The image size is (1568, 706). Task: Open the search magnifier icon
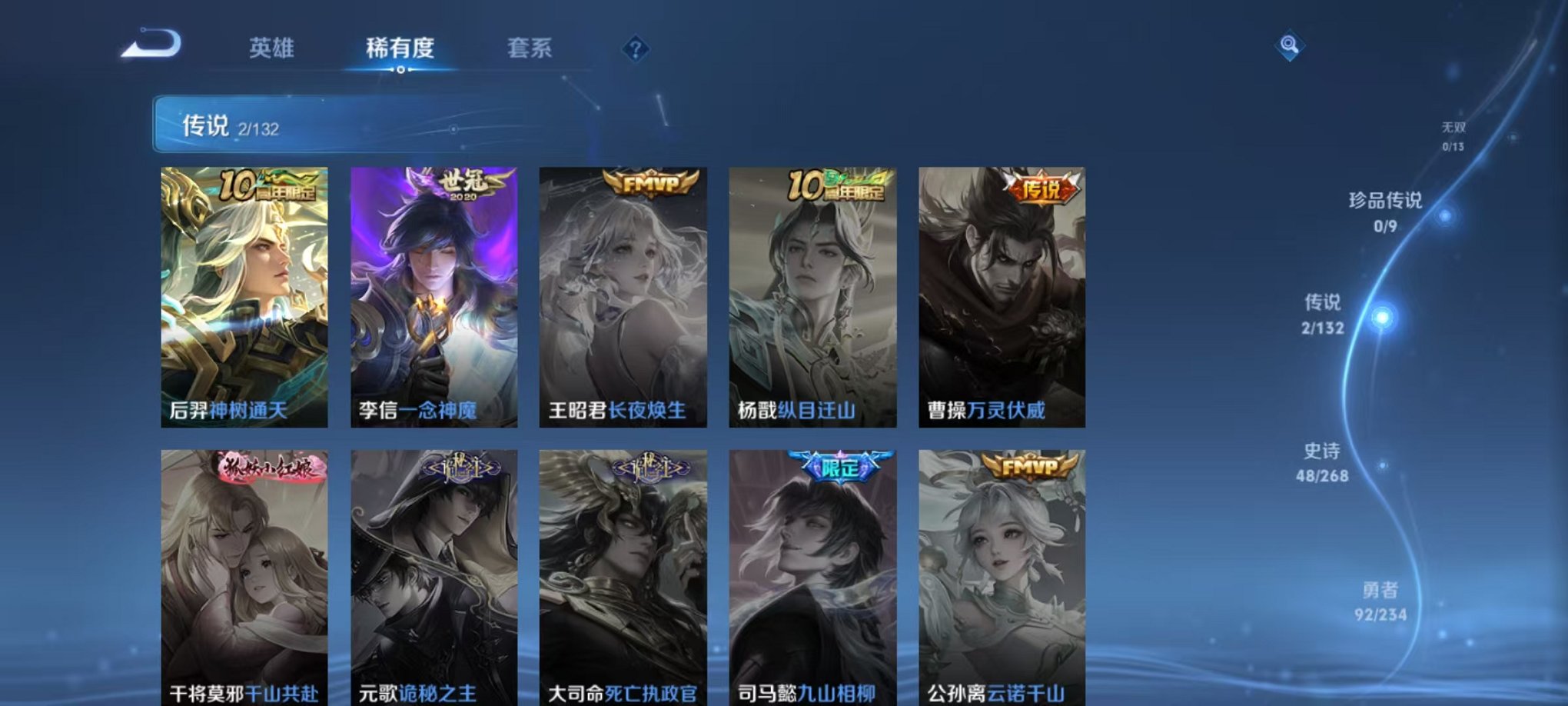click(1291, 46)
